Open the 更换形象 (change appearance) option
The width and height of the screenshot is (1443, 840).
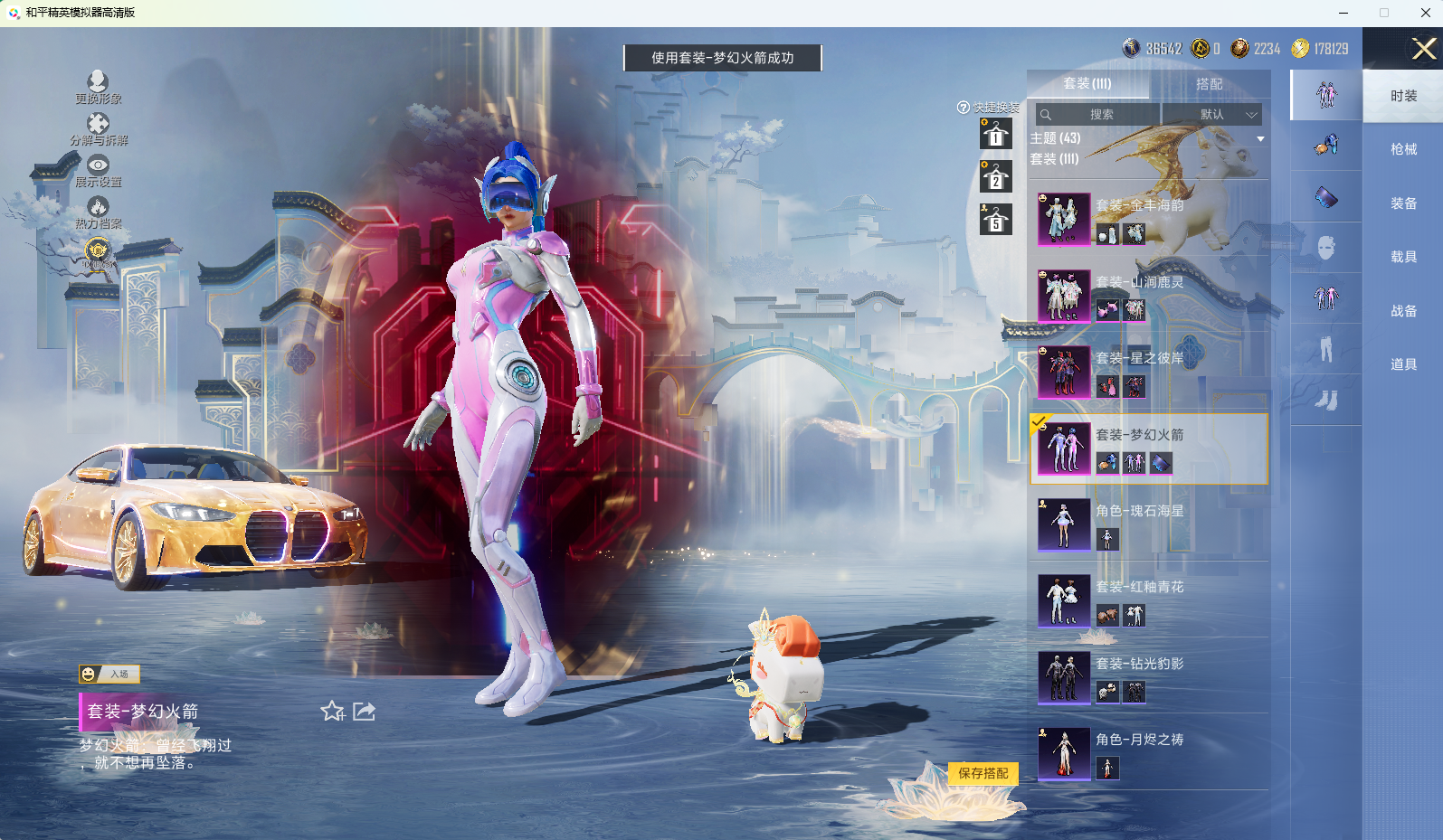[x=98, y=87]
